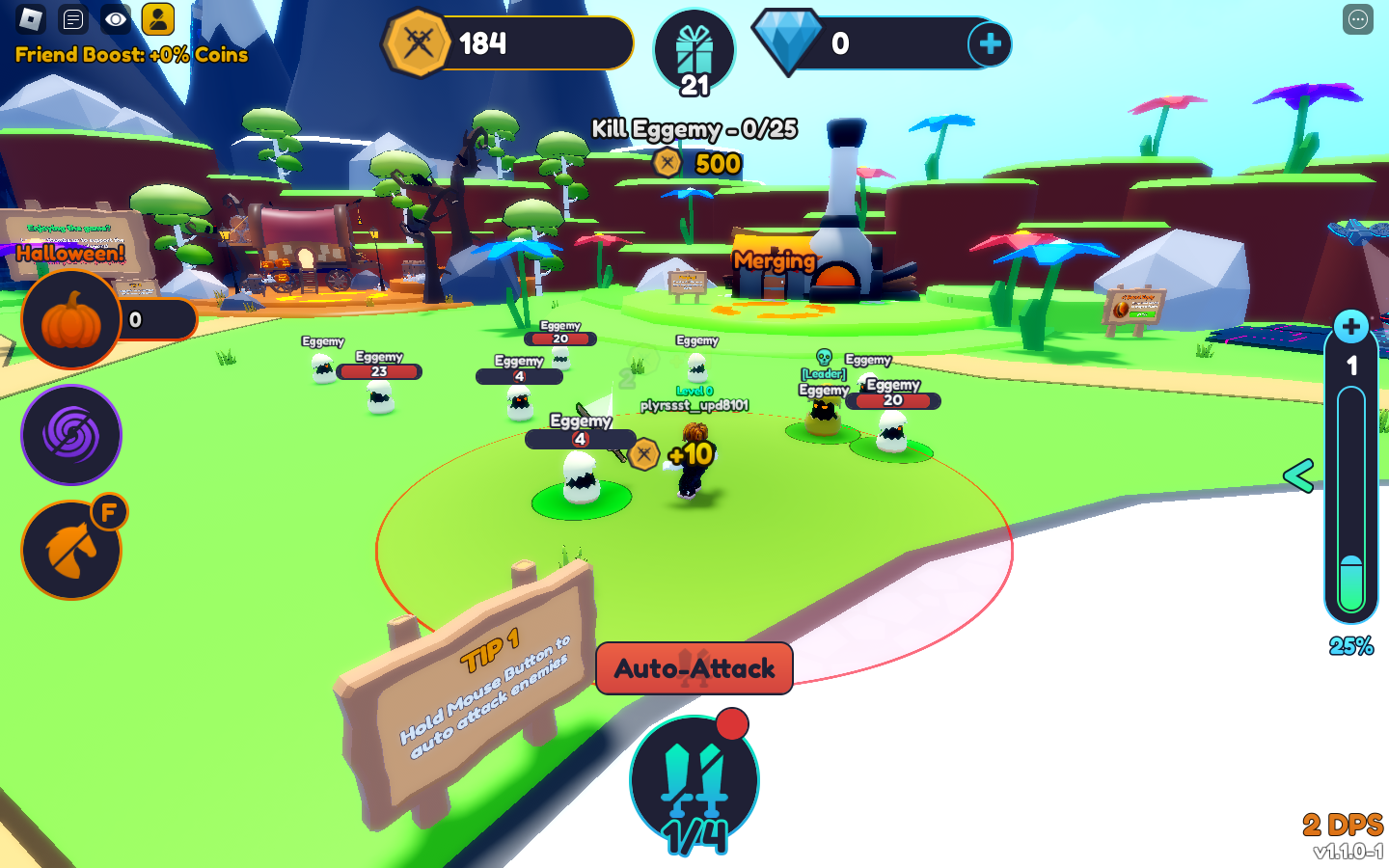Image resolution: width=1389 pixels, height=868 pixels.
Task: Buy more gems with the plus button
Action: [990, 43]
